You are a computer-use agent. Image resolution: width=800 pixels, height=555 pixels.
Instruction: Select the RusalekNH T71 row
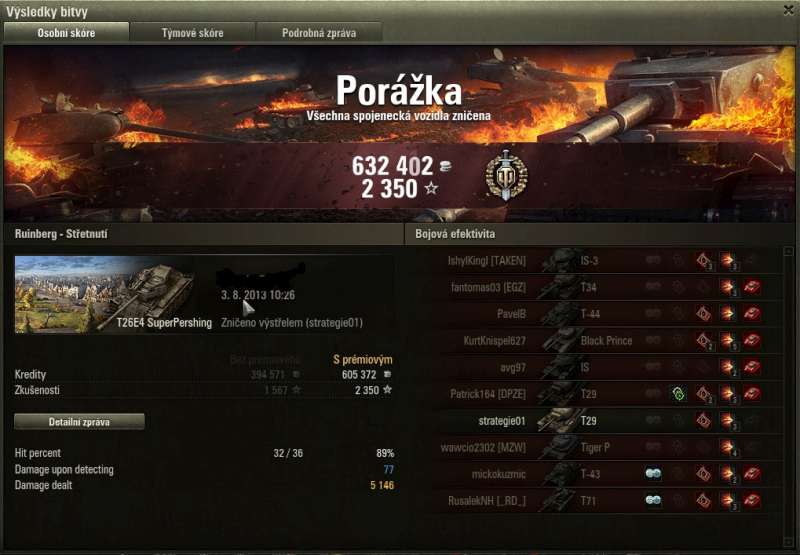[x=600, y=500]
